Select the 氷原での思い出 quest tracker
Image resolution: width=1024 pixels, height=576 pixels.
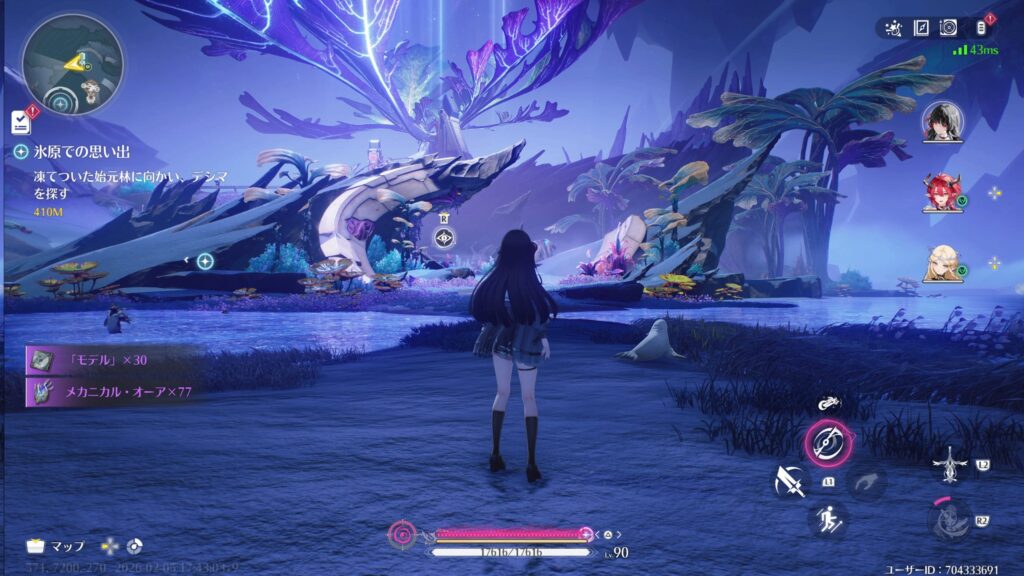tap(70, 151)
